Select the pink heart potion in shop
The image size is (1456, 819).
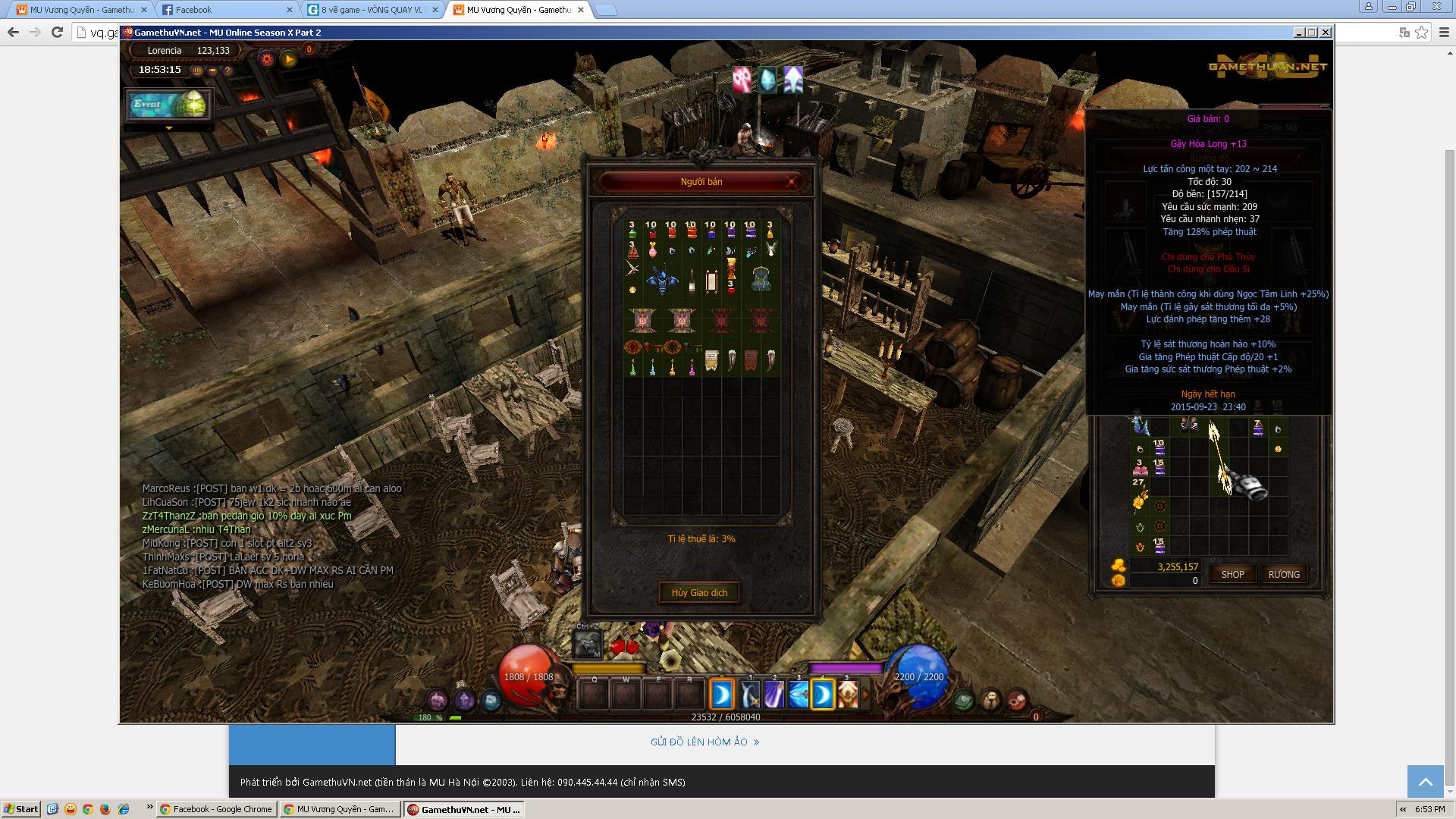tap(652, 249)
